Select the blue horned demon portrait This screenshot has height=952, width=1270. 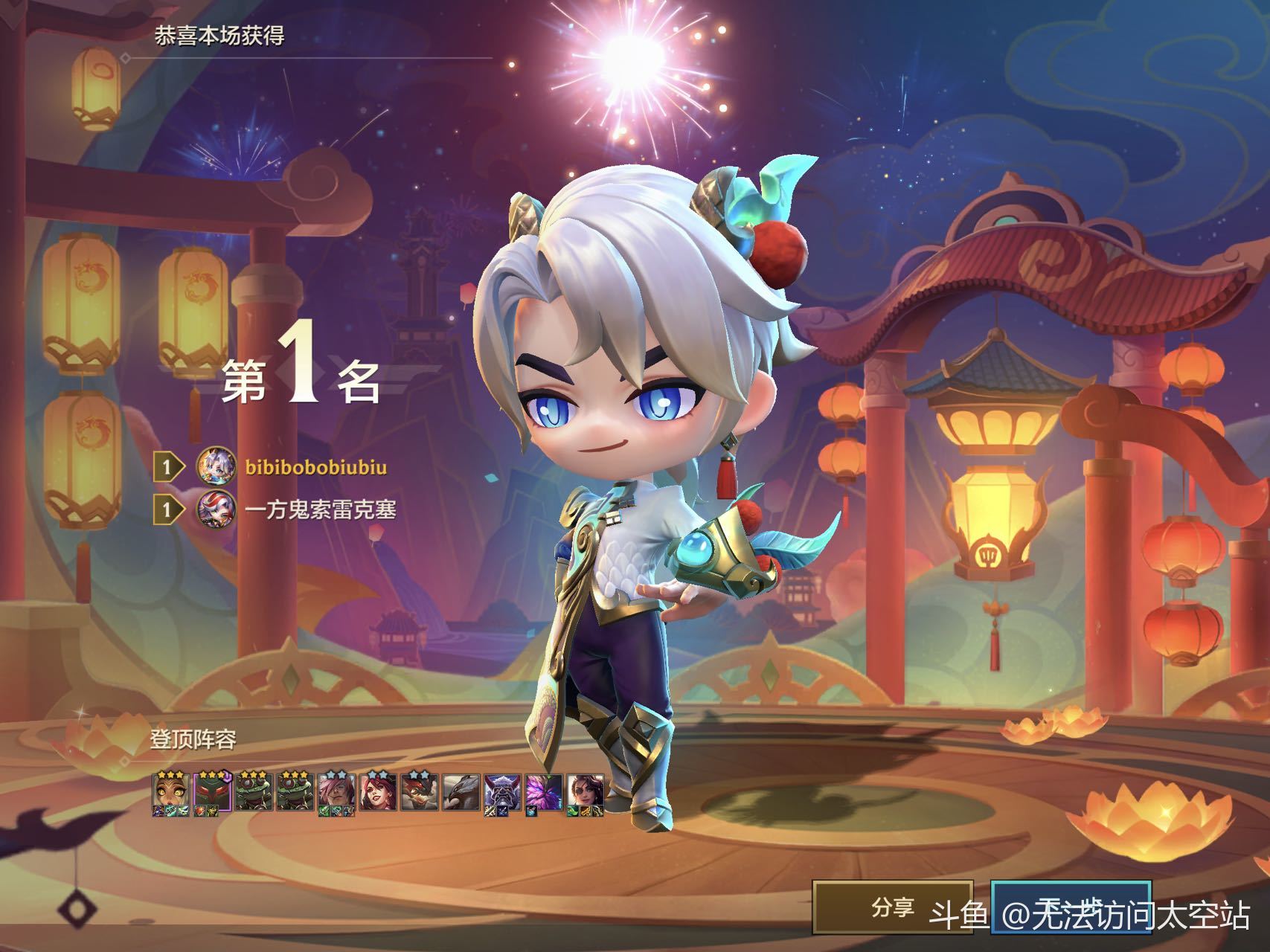click(x=502, y=792)
